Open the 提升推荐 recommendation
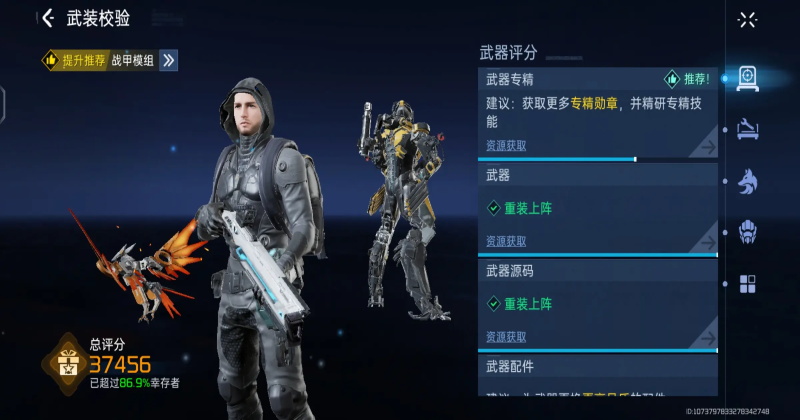The width and height of the screenshot is (800, 420). click(x=75, y=60)
